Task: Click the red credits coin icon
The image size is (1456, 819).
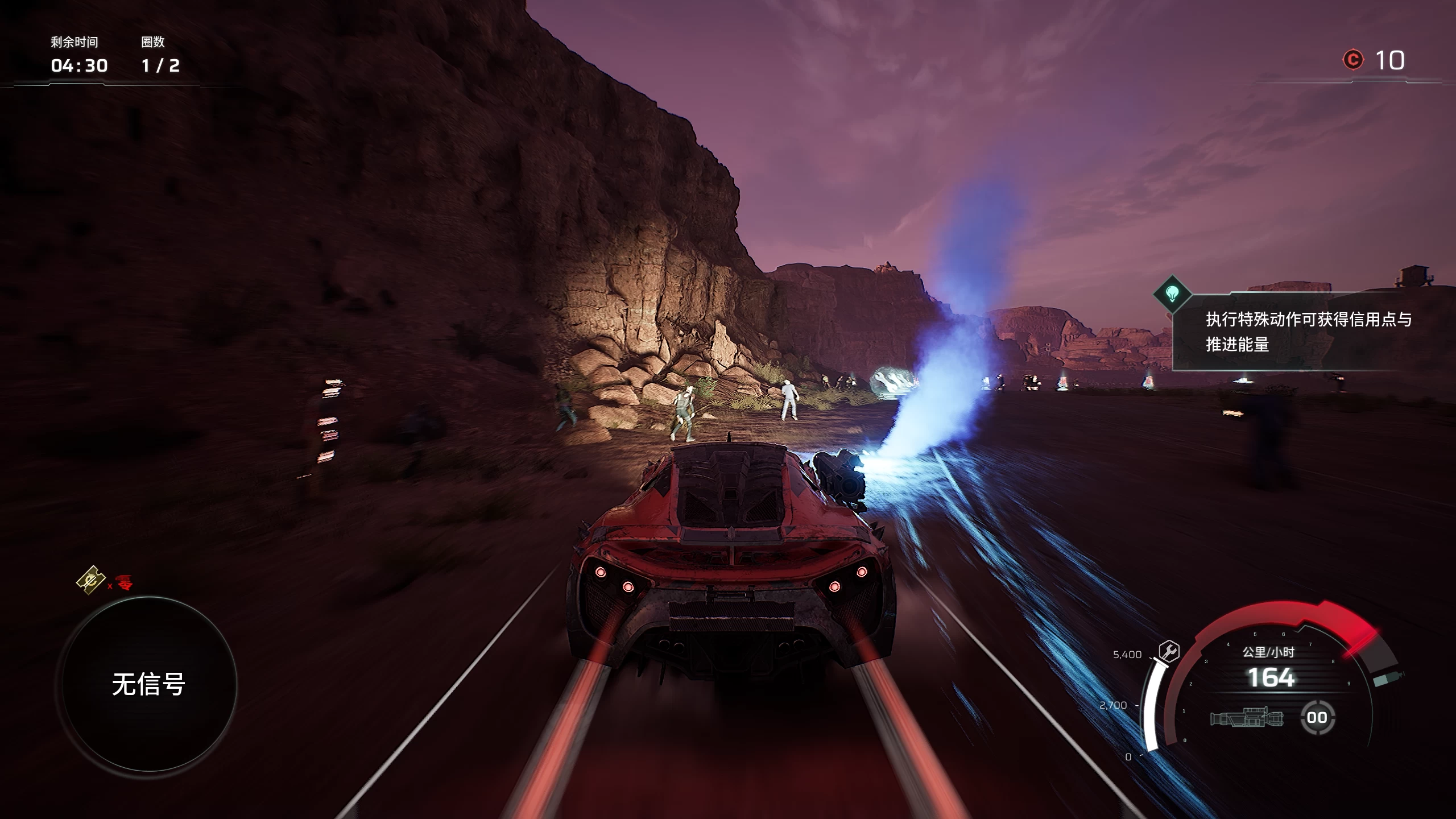Action: pyautogui.click(x=1353, y=60)
